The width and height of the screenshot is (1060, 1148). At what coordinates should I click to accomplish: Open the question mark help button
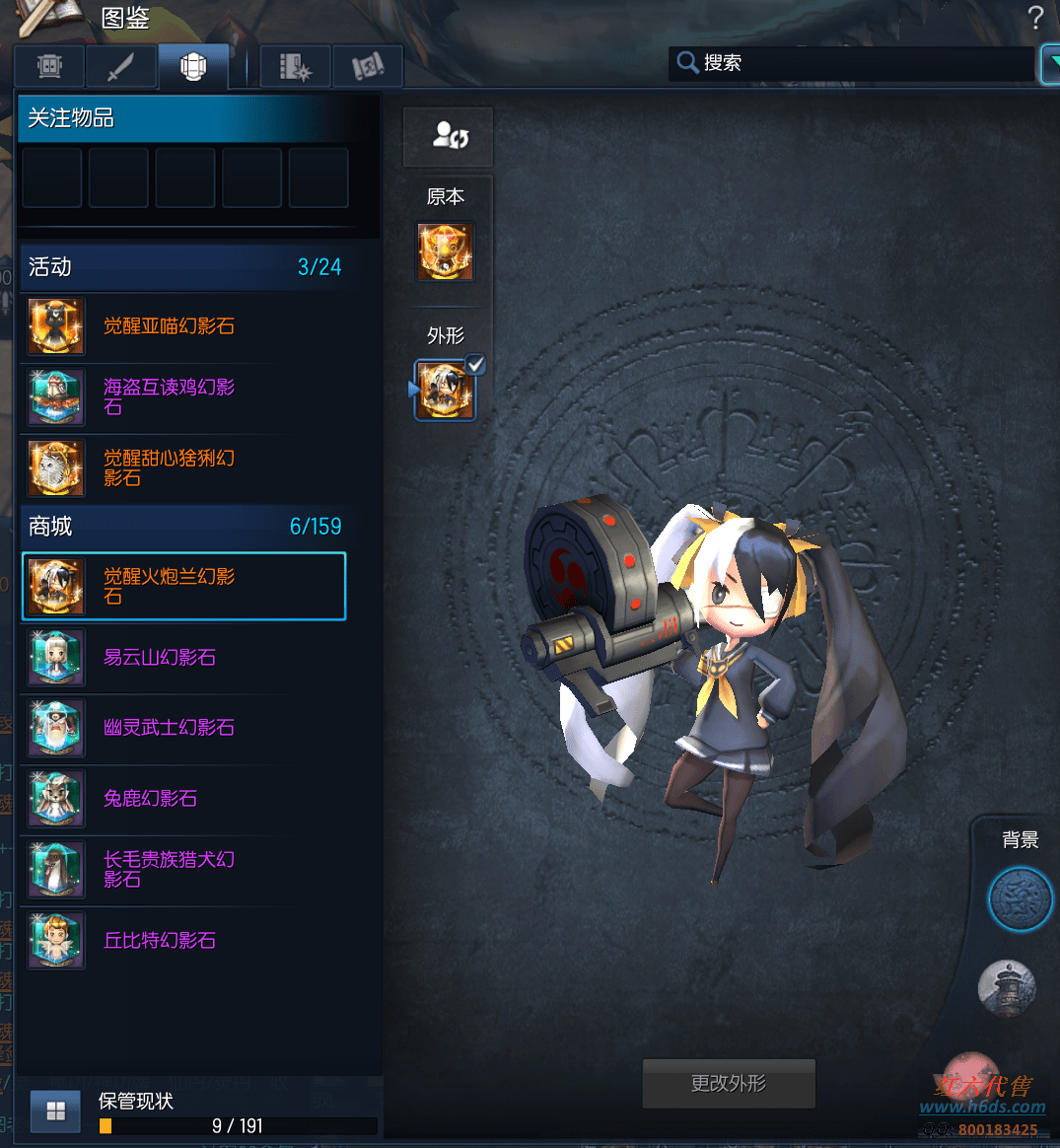click(x=1035, y=18)
